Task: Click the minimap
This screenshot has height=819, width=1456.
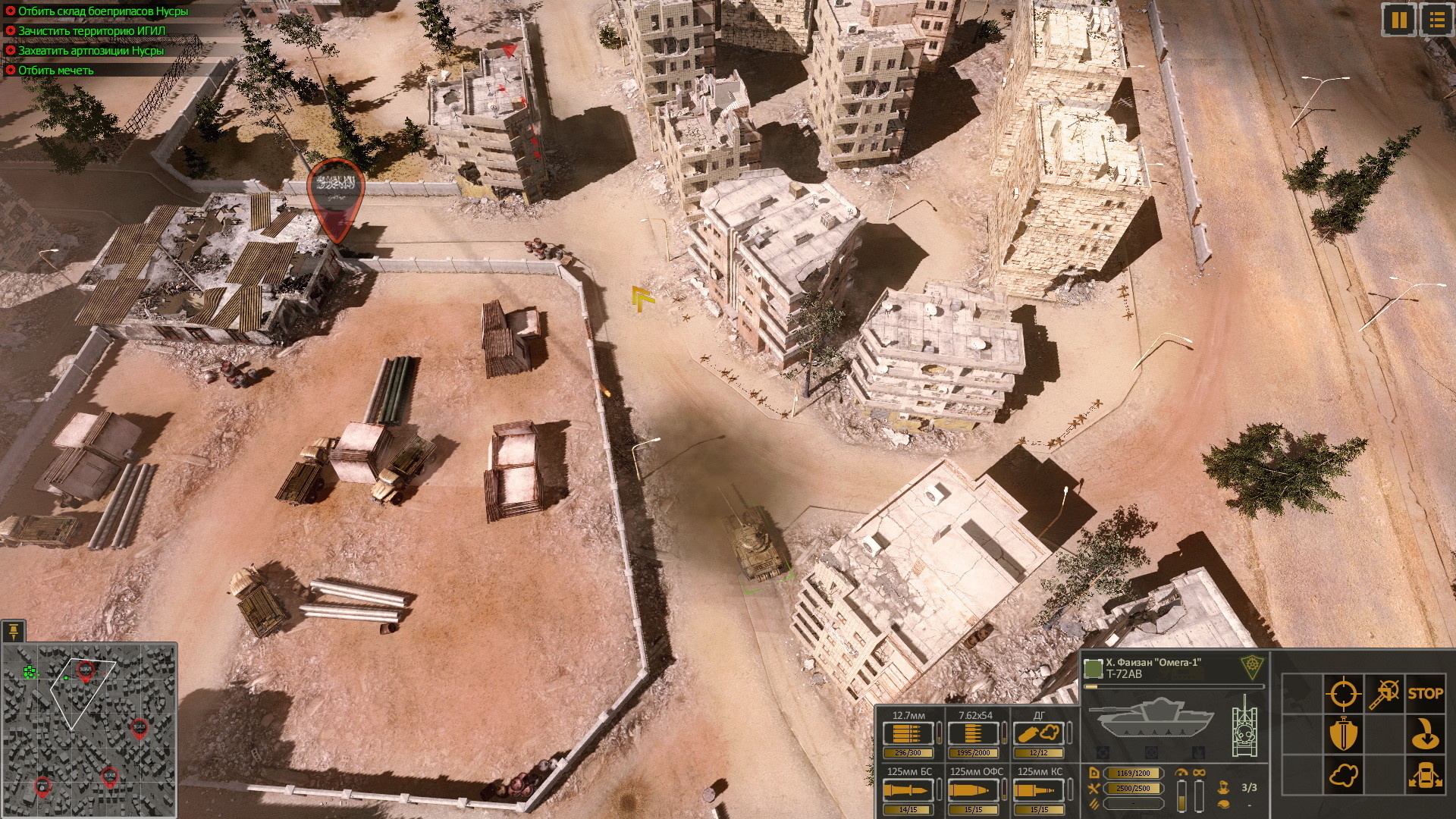Action: point(89,730)
